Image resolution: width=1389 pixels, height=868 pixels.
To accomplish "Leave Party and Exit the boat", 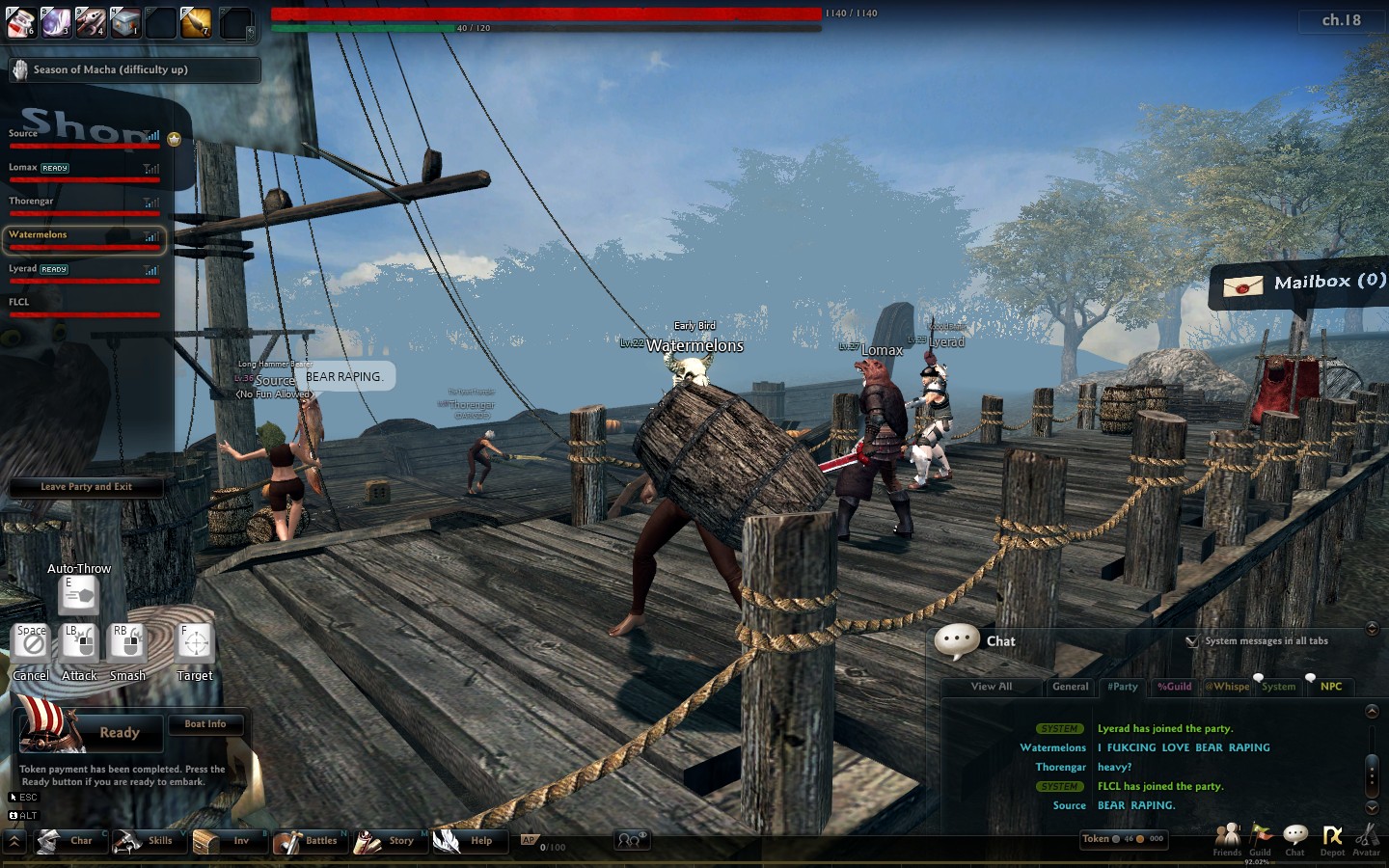I will click(x=86, y=487).
